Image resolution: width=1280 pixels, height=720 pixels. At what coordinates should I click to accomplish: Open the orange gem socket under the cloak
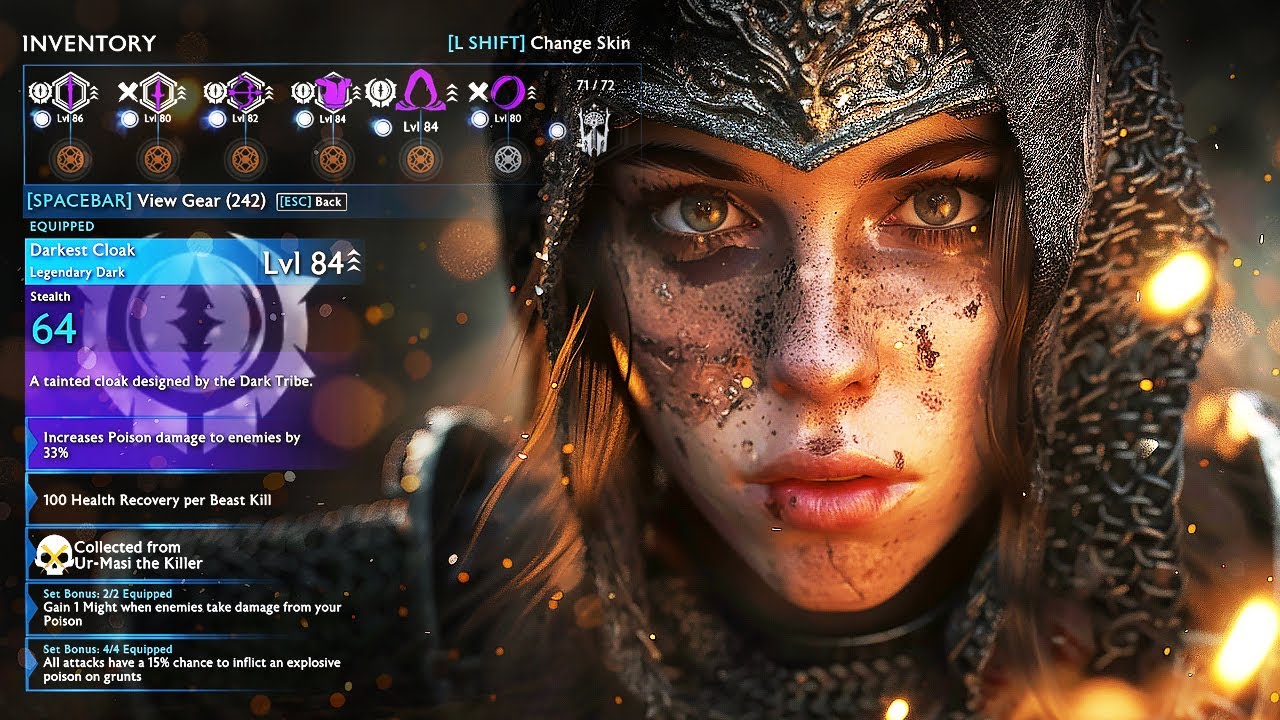[x=420, y=158]
